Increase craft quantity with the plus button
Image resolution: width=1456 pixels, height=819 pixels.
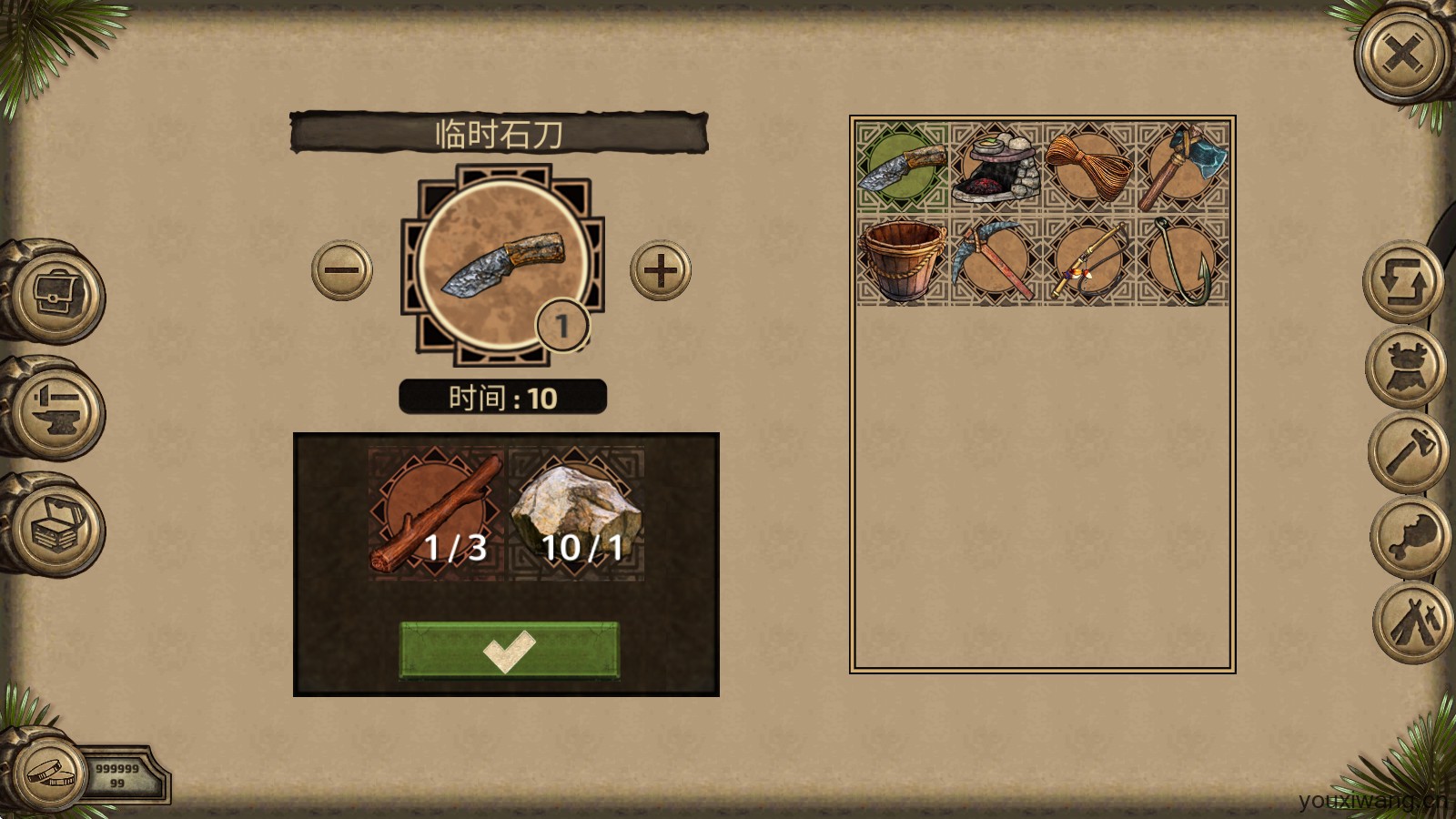pos(661,270)
